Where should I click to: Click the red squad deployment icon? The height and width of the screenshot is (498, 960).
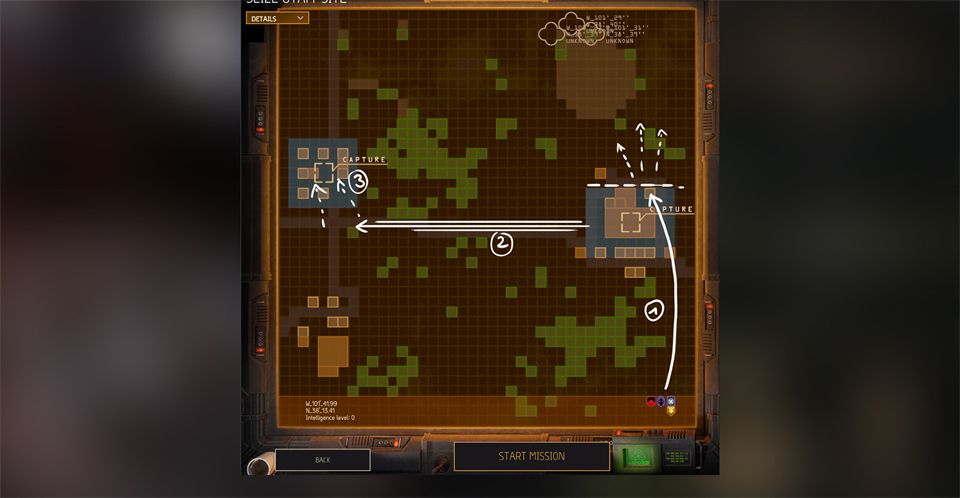pyautogui.click(x=651, y=401)
